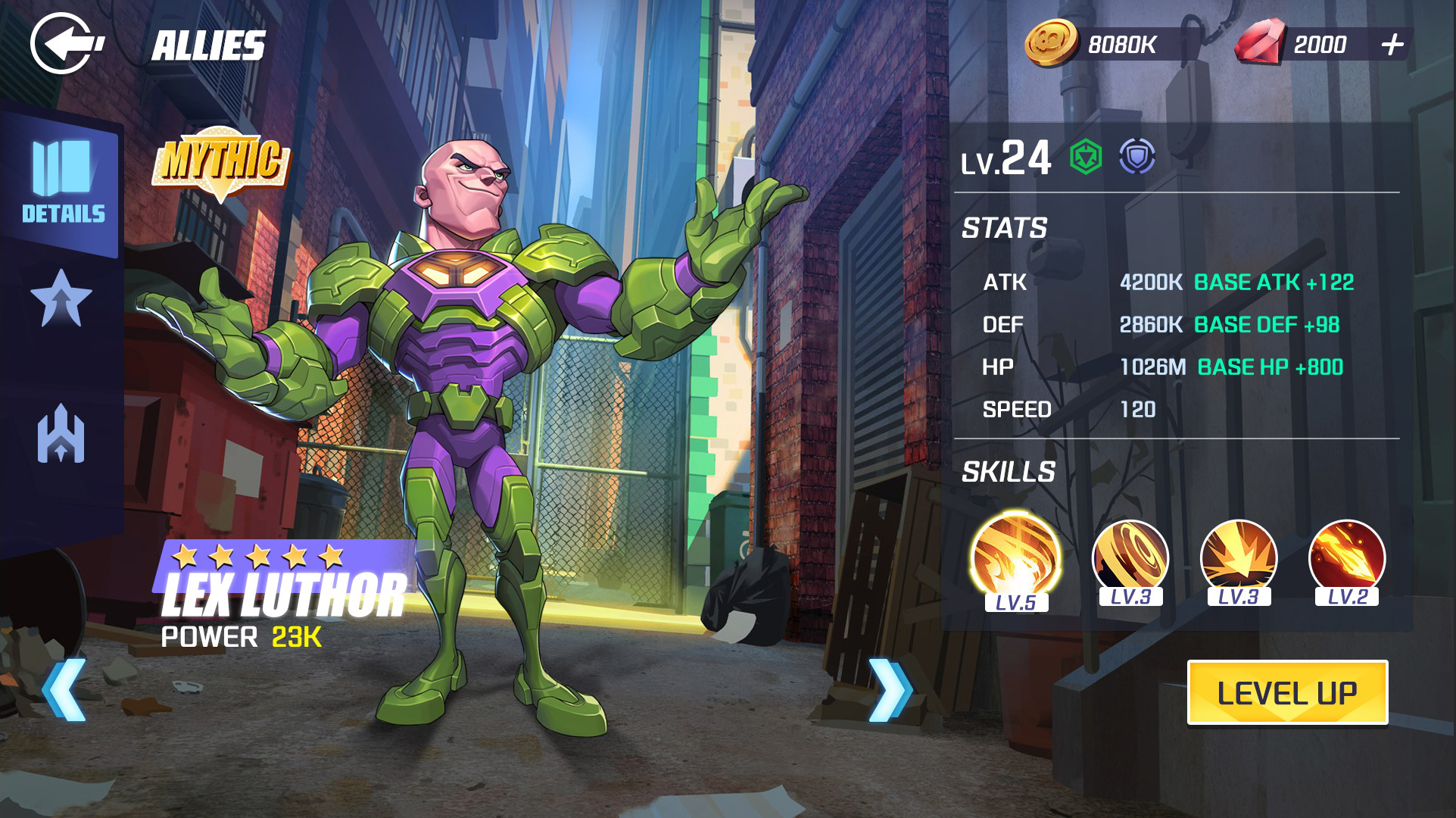
Task: Add more red gems with plus button
Action: (1392, 45)
